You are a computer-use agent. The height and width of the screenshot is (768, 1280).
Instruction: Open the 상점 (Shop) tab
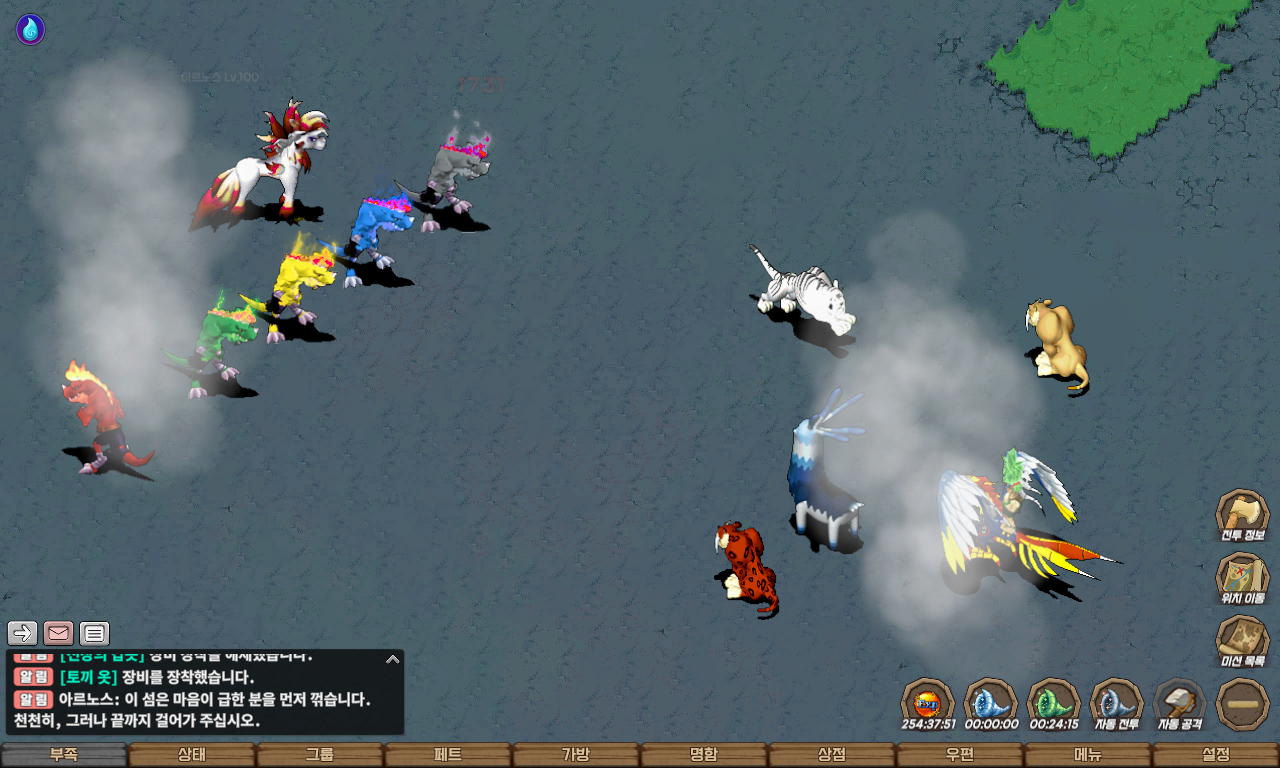tap(832, 755)
